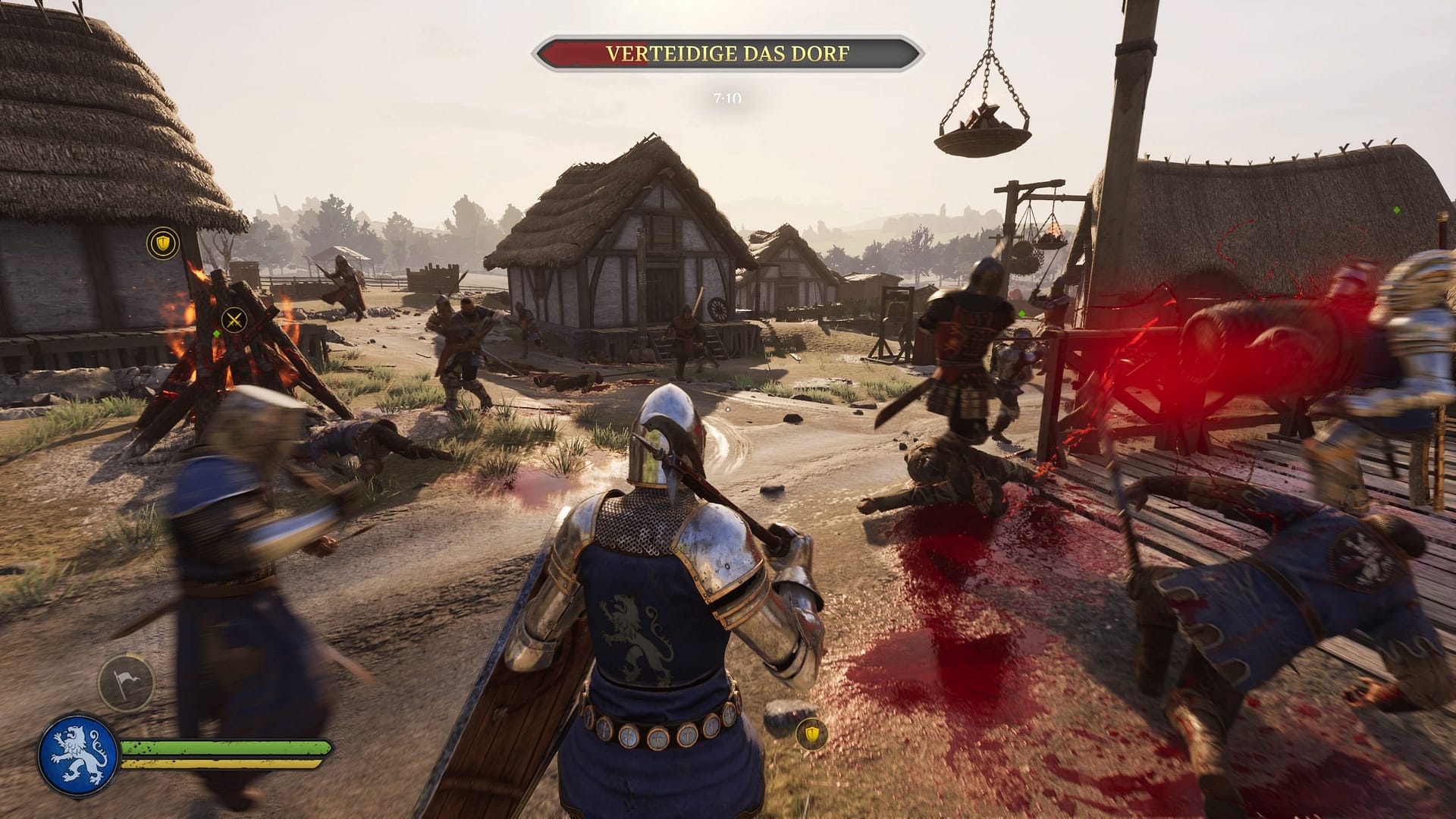Click the 'Verteidige das Dorf' objective banner
The width and height of the screenshot is (1456, 819).
(x=727, y=54)
